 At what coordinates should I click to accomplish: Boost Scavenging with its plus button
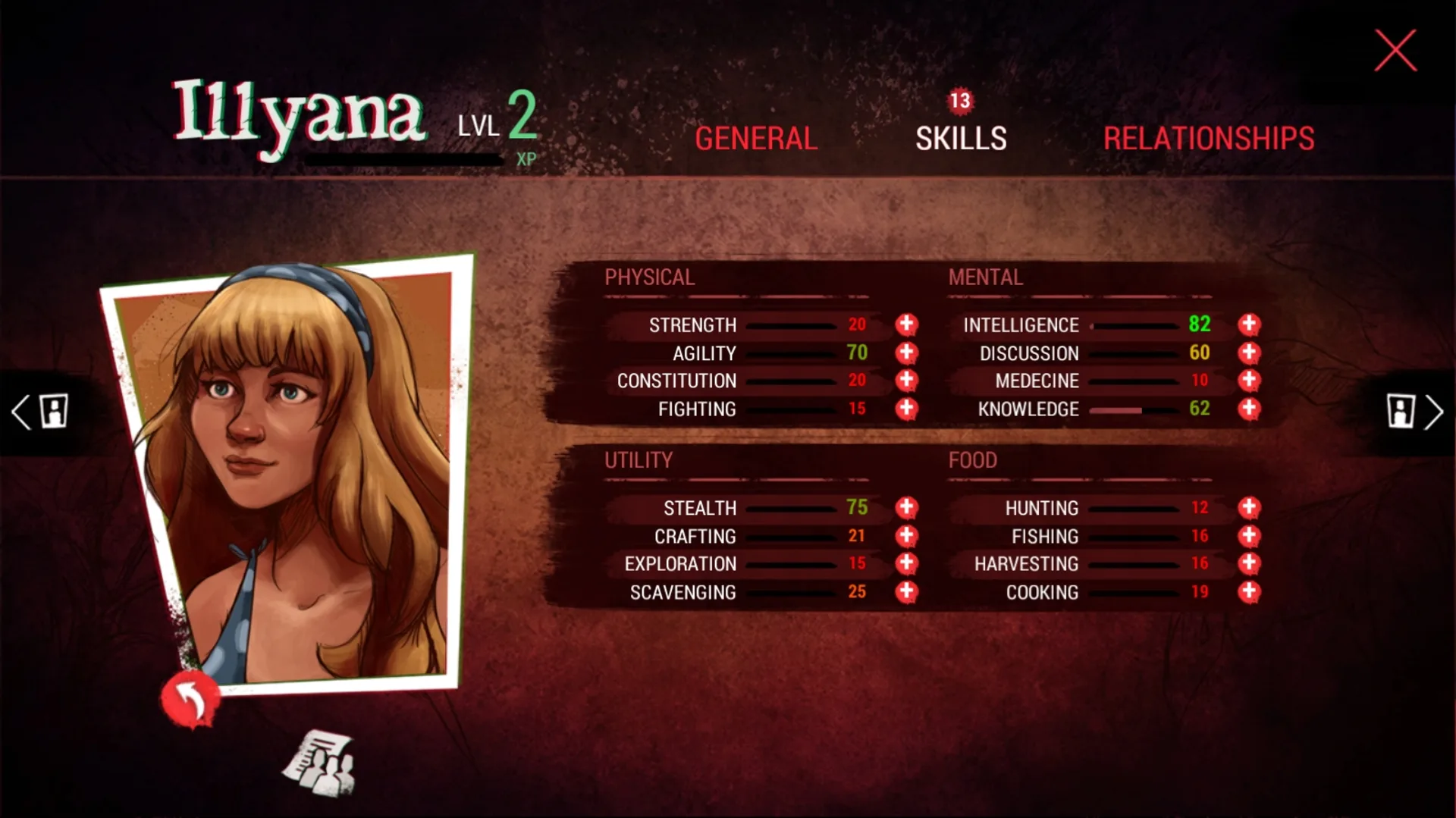tap(905, 591)
